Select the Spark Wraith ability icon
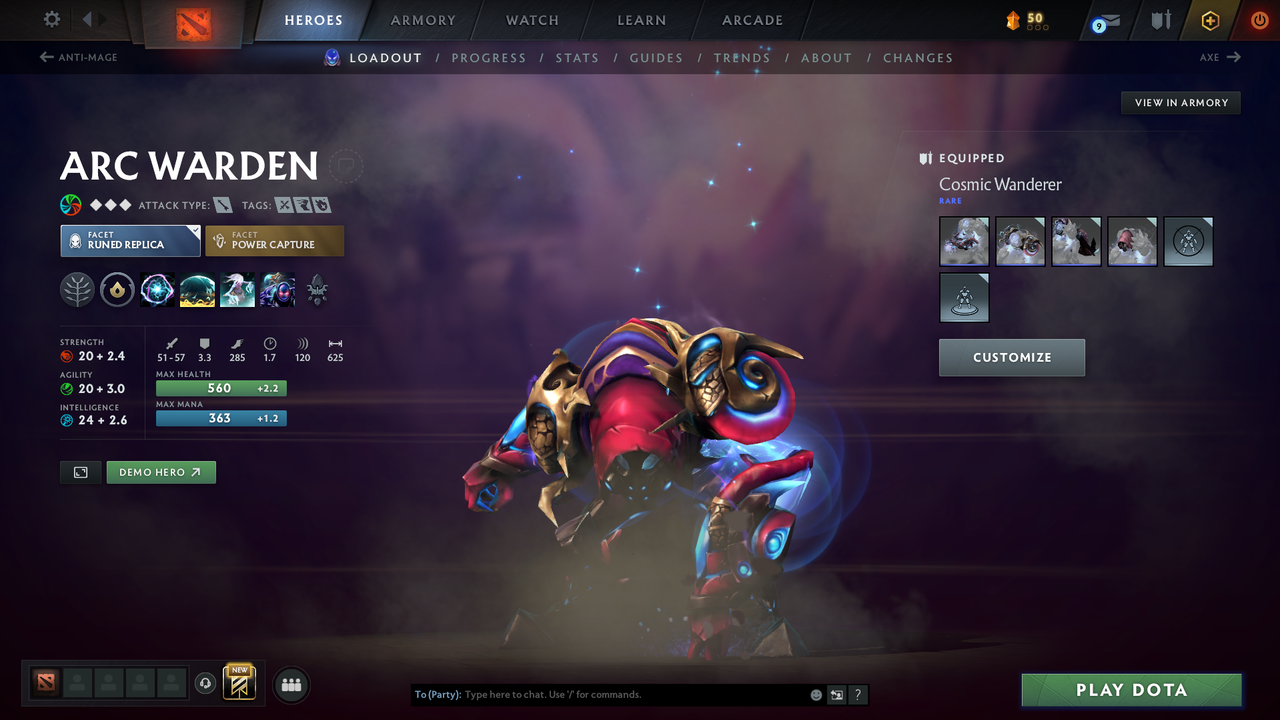 tap(237, 290)
